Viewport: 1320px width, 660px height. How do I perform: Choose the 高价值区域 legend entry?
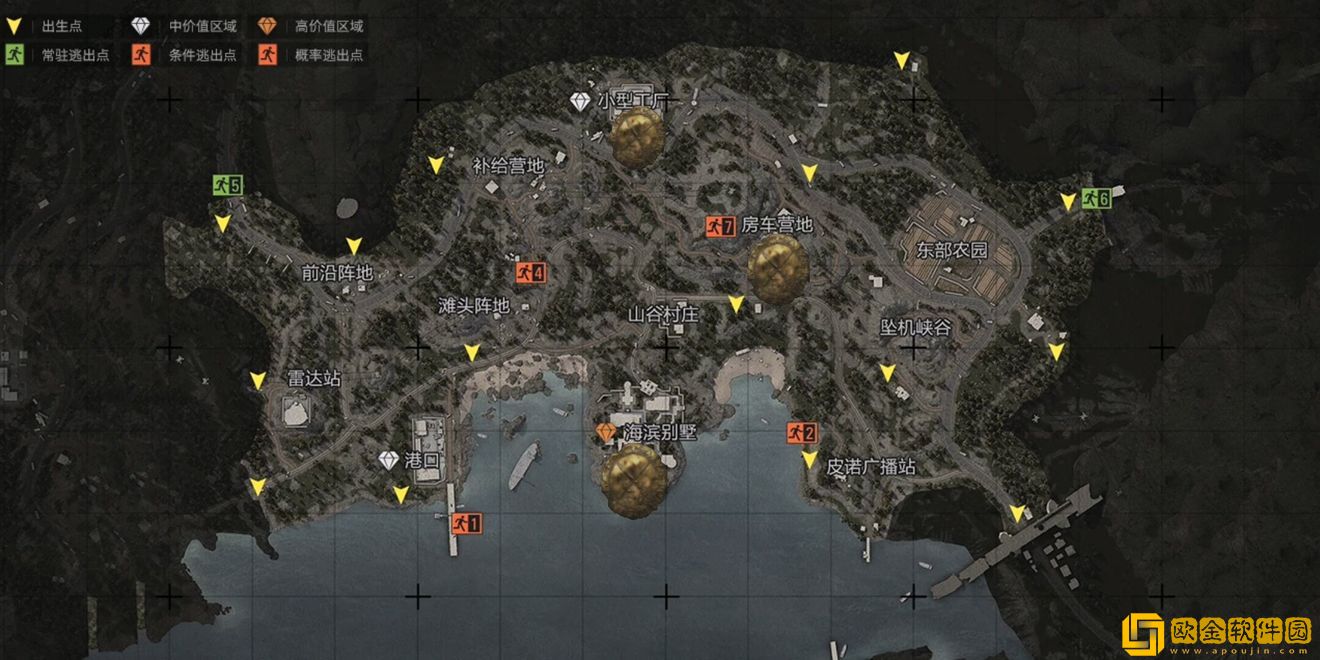[311, 26]
